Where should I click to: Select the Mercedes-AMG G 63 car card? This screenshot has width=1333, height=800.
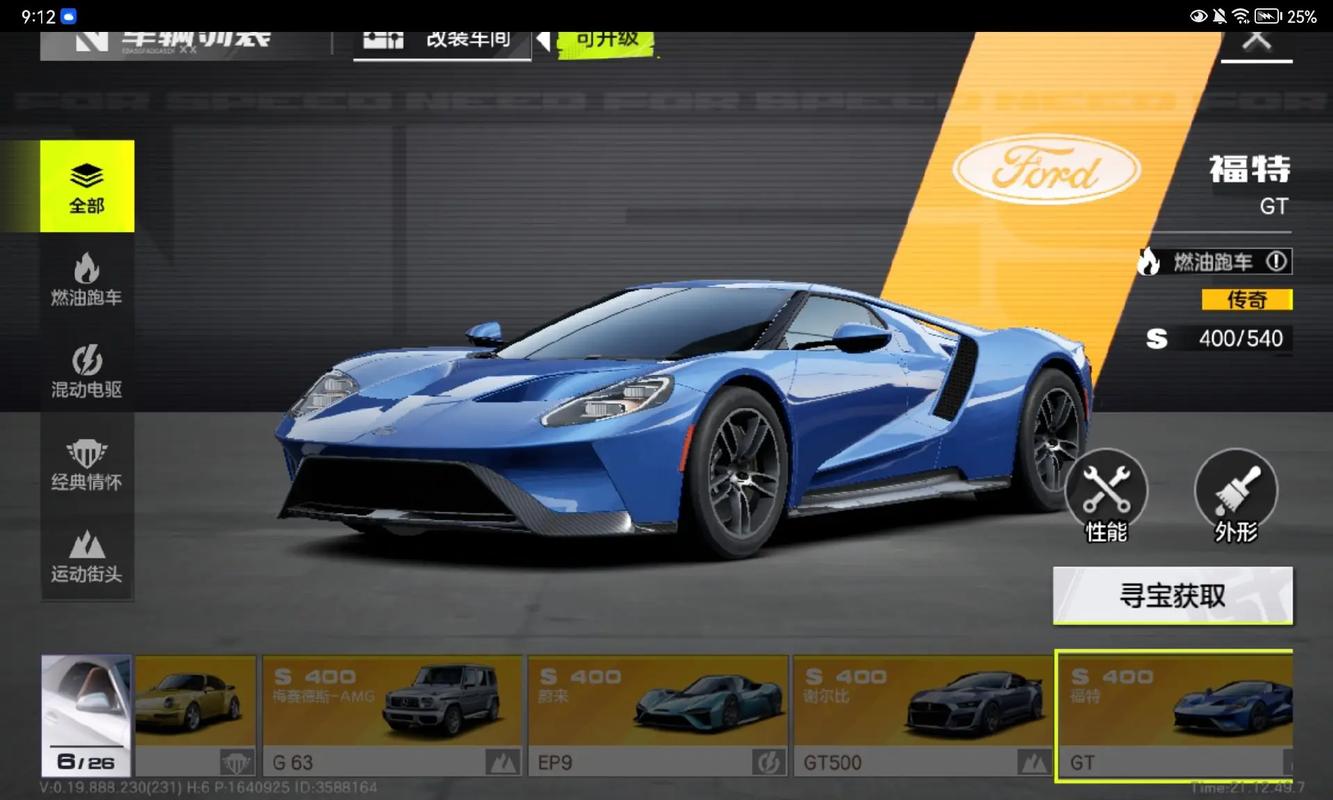point(392,716)
